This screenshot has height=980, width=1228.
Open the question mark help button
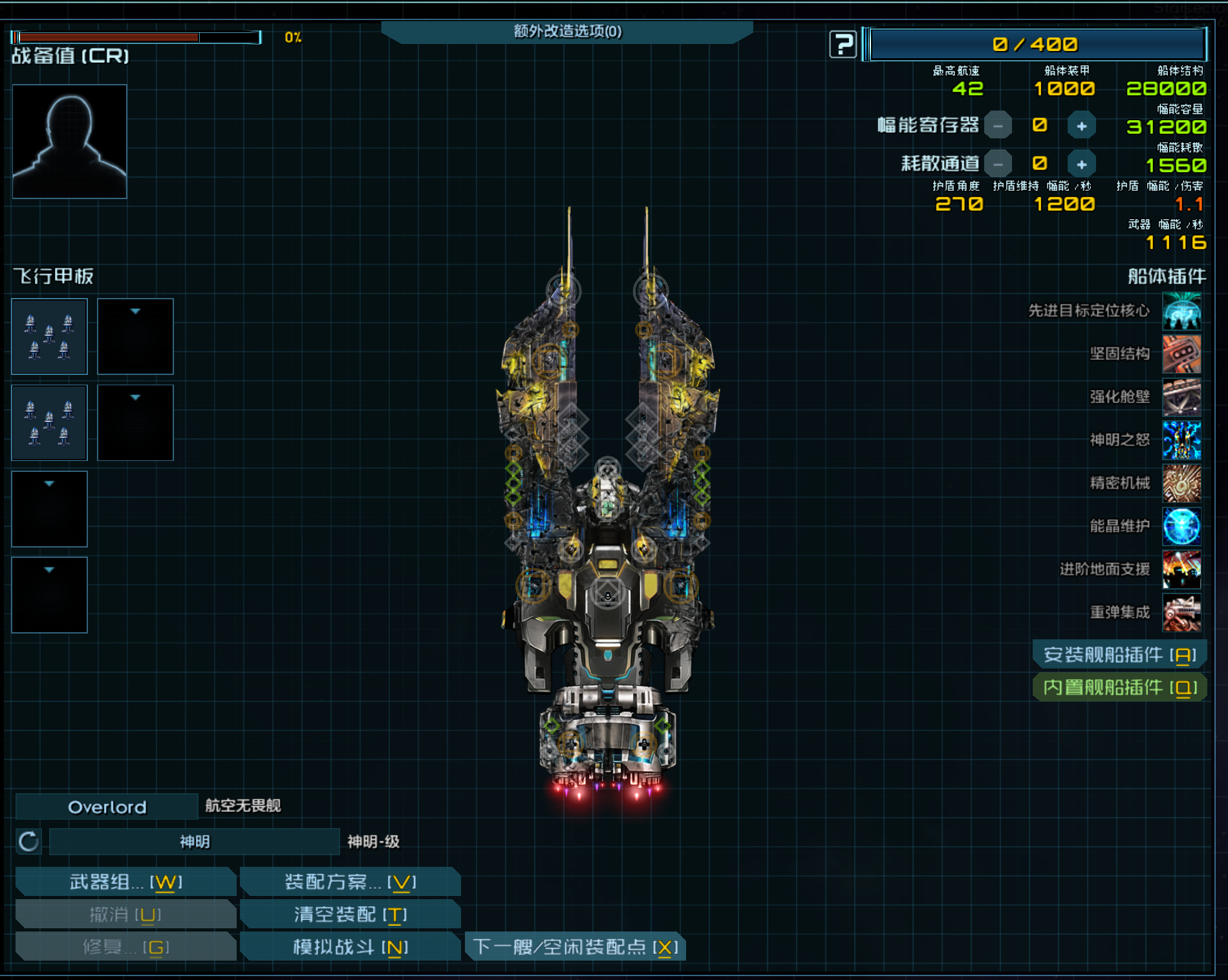tap(843, 45)
